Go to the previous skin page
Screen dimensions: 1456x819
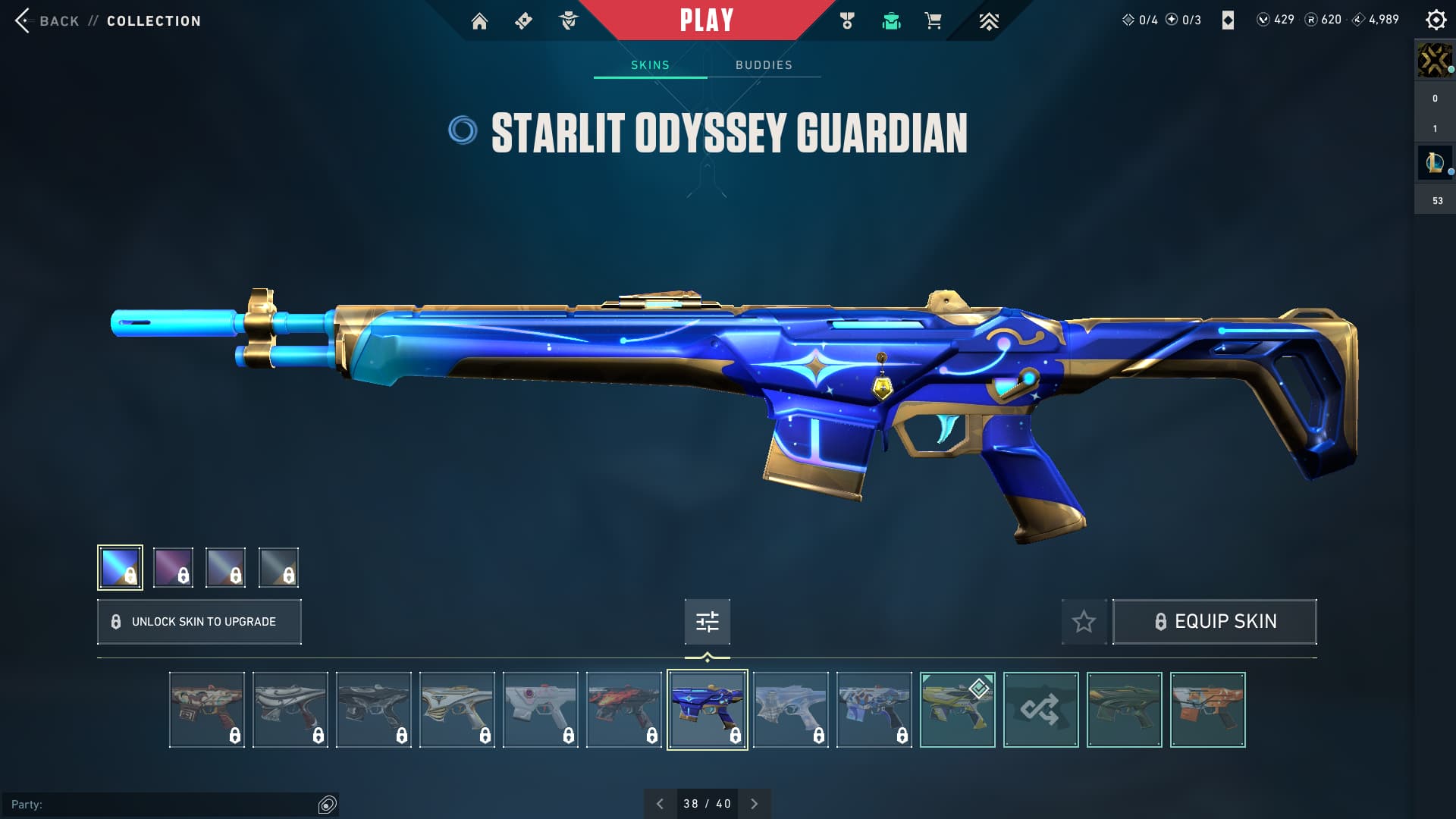pyautogui.click(x=660, y=804)
